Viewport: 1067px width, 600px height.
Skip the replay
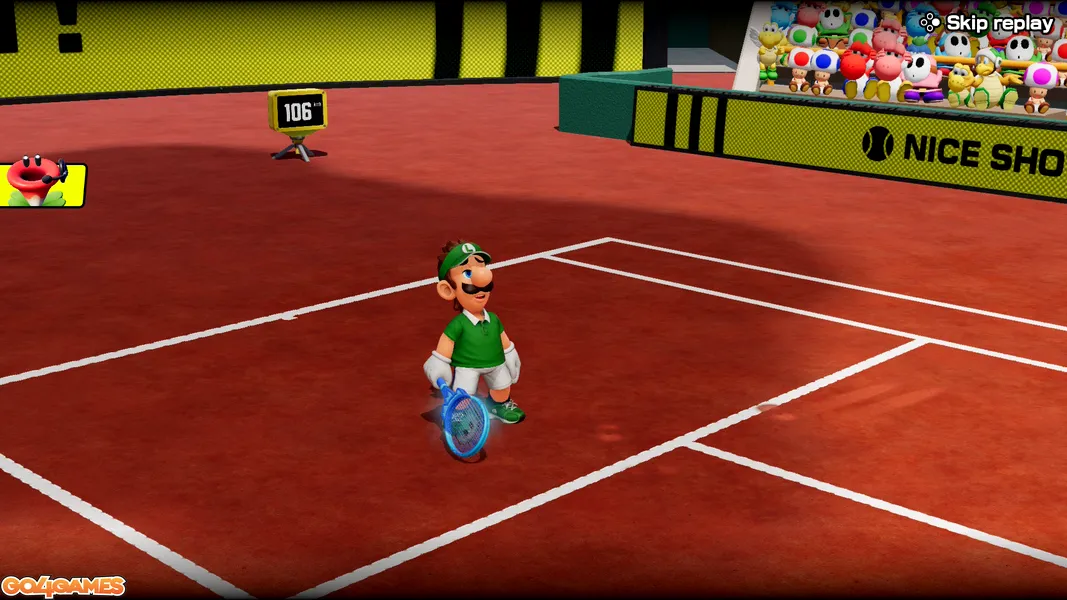(x=987, y=23)
